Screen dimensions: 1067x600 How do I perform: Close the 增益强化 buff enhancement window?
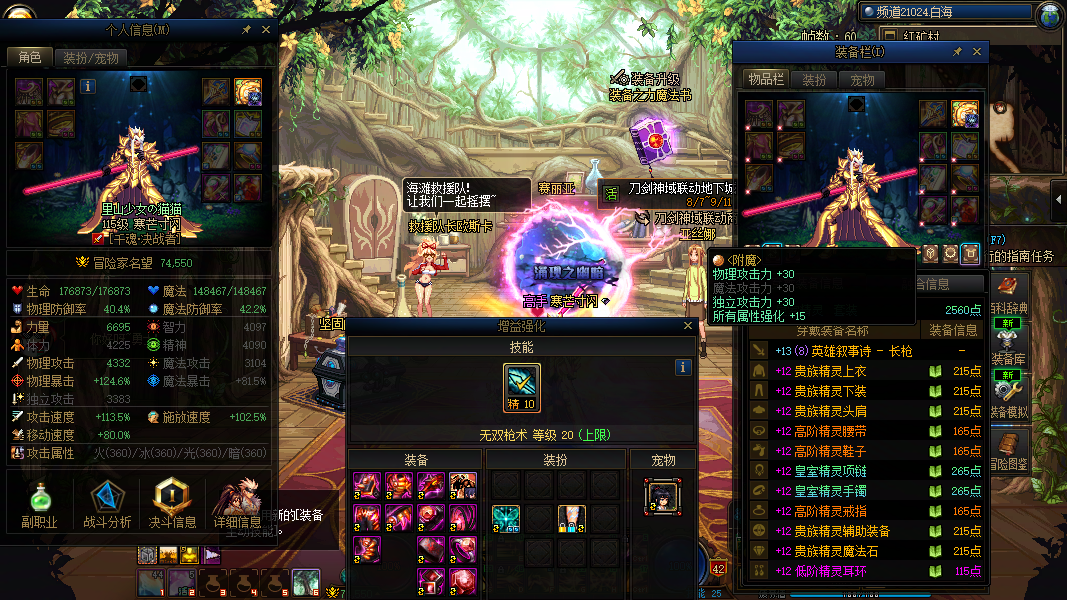click(687, 326)
